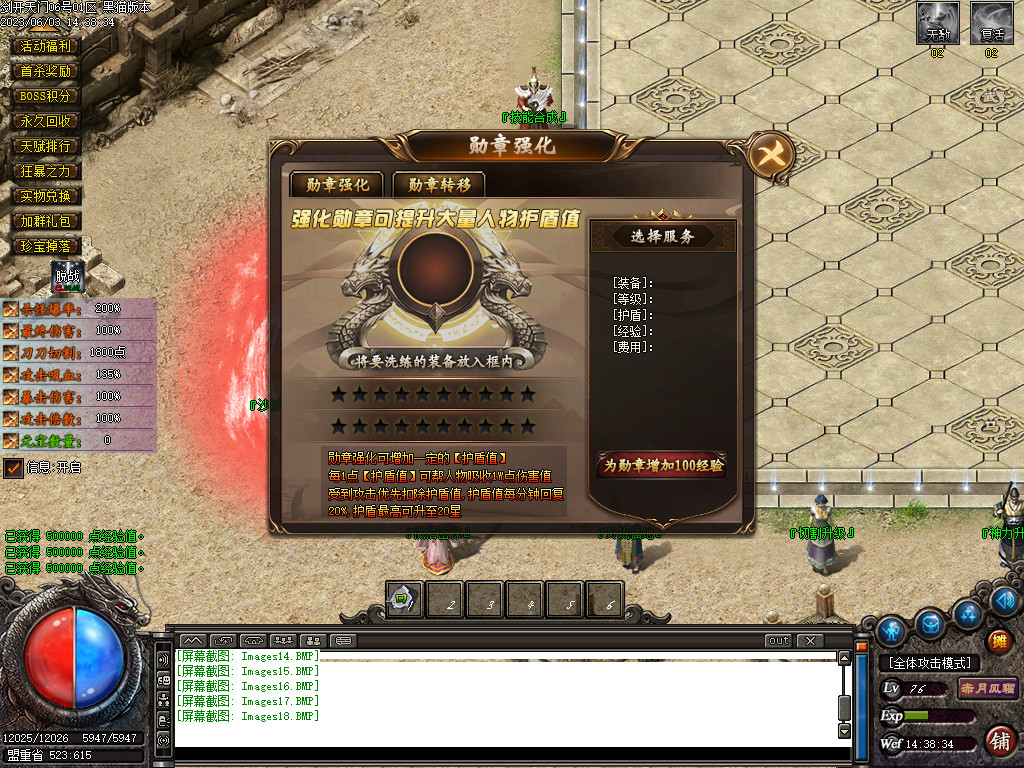Select the 勋章强化 tab
Viewport: 1024px width, 768px height.
337,184
